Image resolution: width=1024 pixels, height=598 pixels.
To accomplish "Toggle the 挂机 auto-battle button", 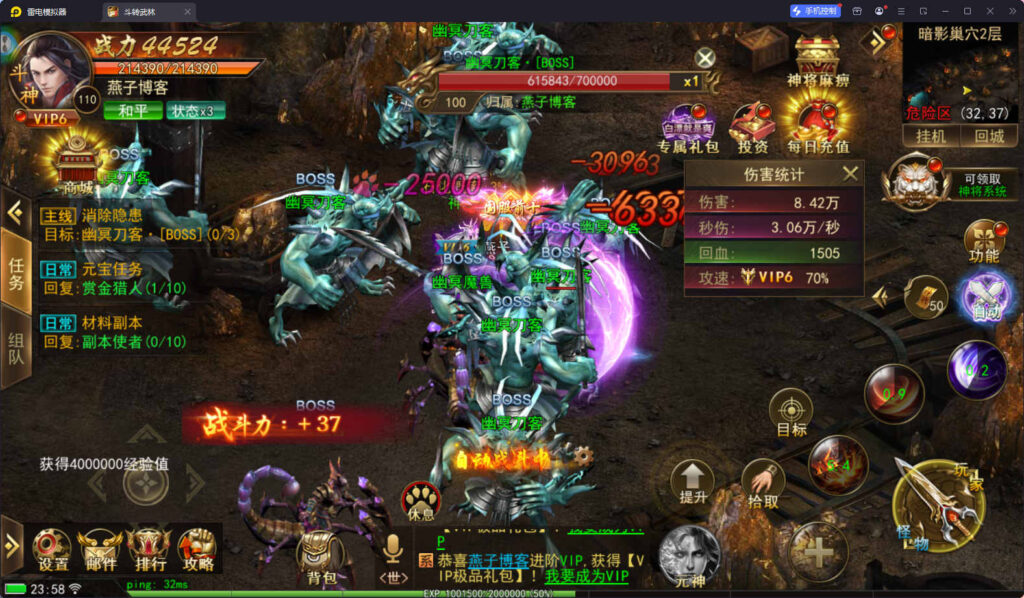I will click(931, 136).
